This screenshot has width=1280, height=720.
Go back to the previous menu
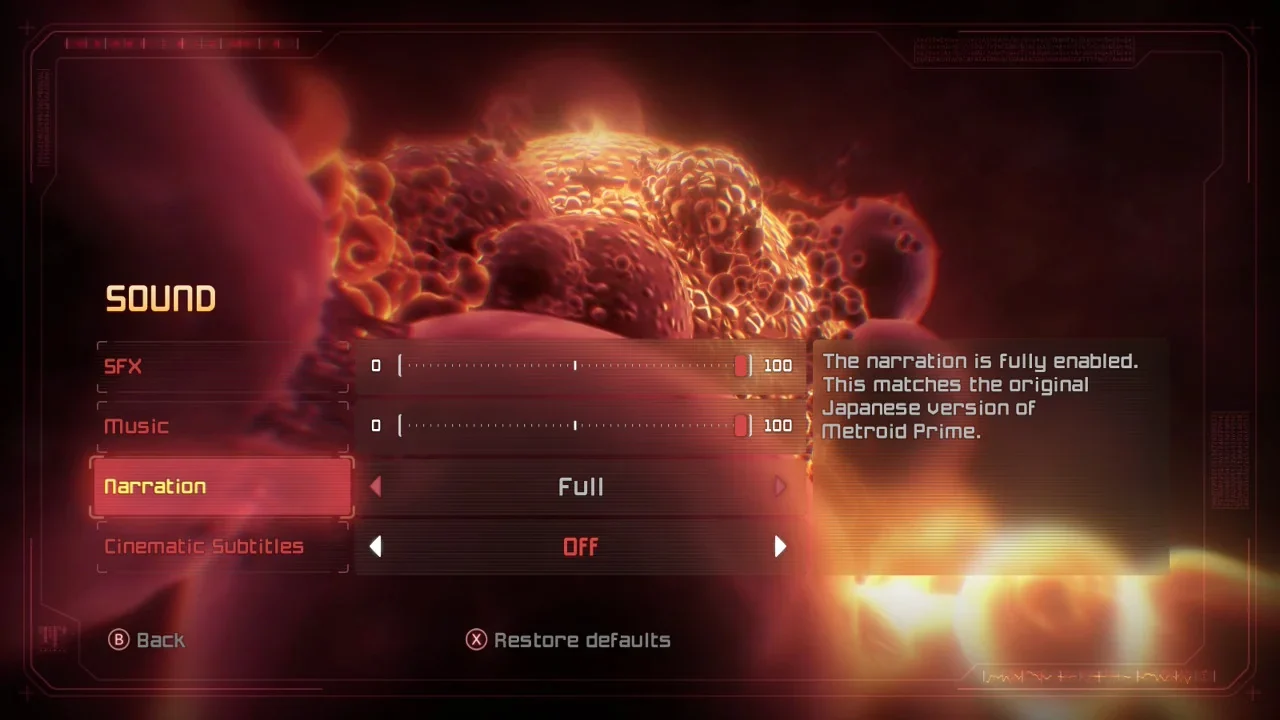point(147,640)
